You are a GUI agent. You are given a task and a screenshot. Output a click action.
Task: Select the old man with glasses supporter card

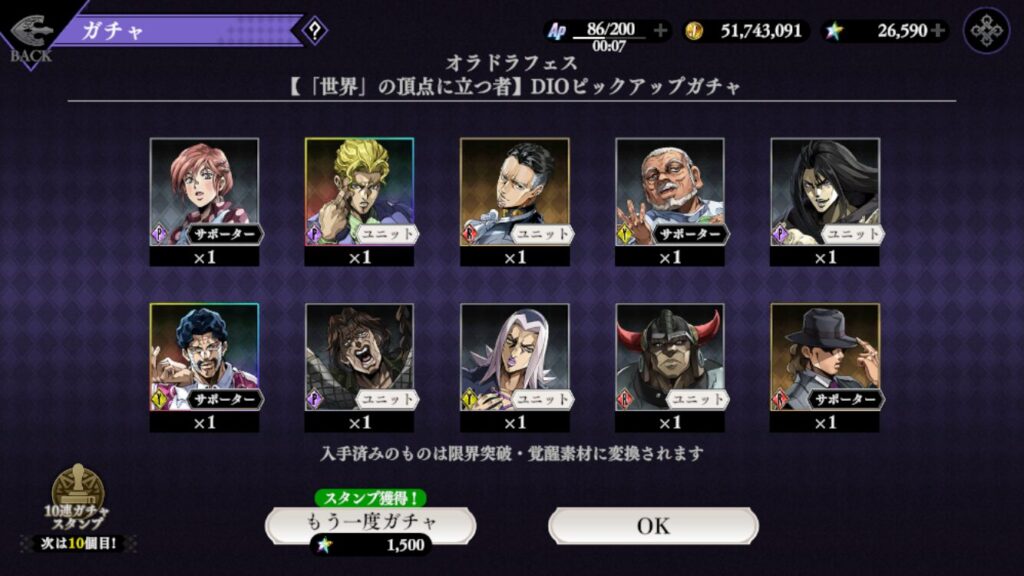coord(669,192)
